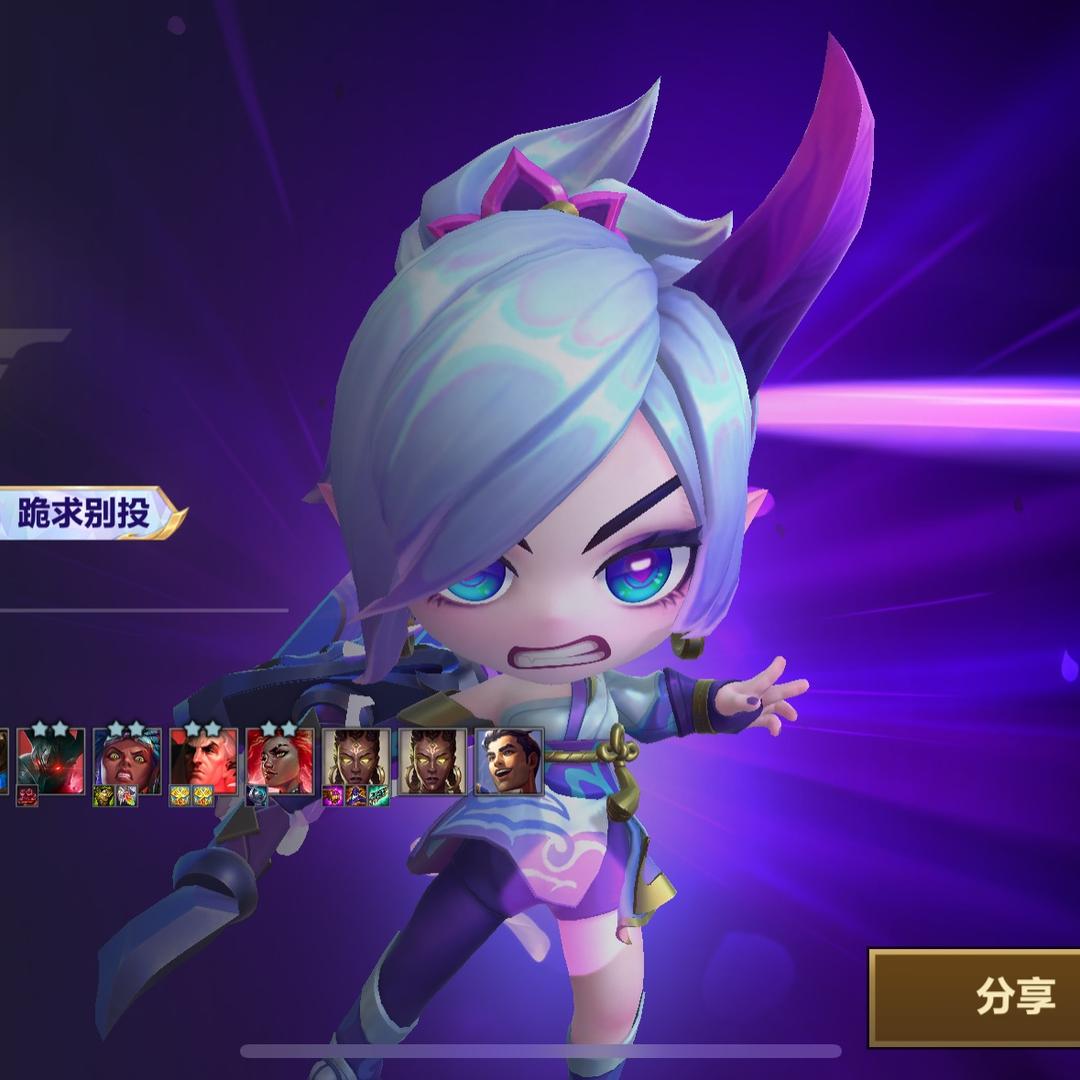1080x1080 pixels.
Task: Pick the white-haired man champion portrait
Action: [204, 762]
